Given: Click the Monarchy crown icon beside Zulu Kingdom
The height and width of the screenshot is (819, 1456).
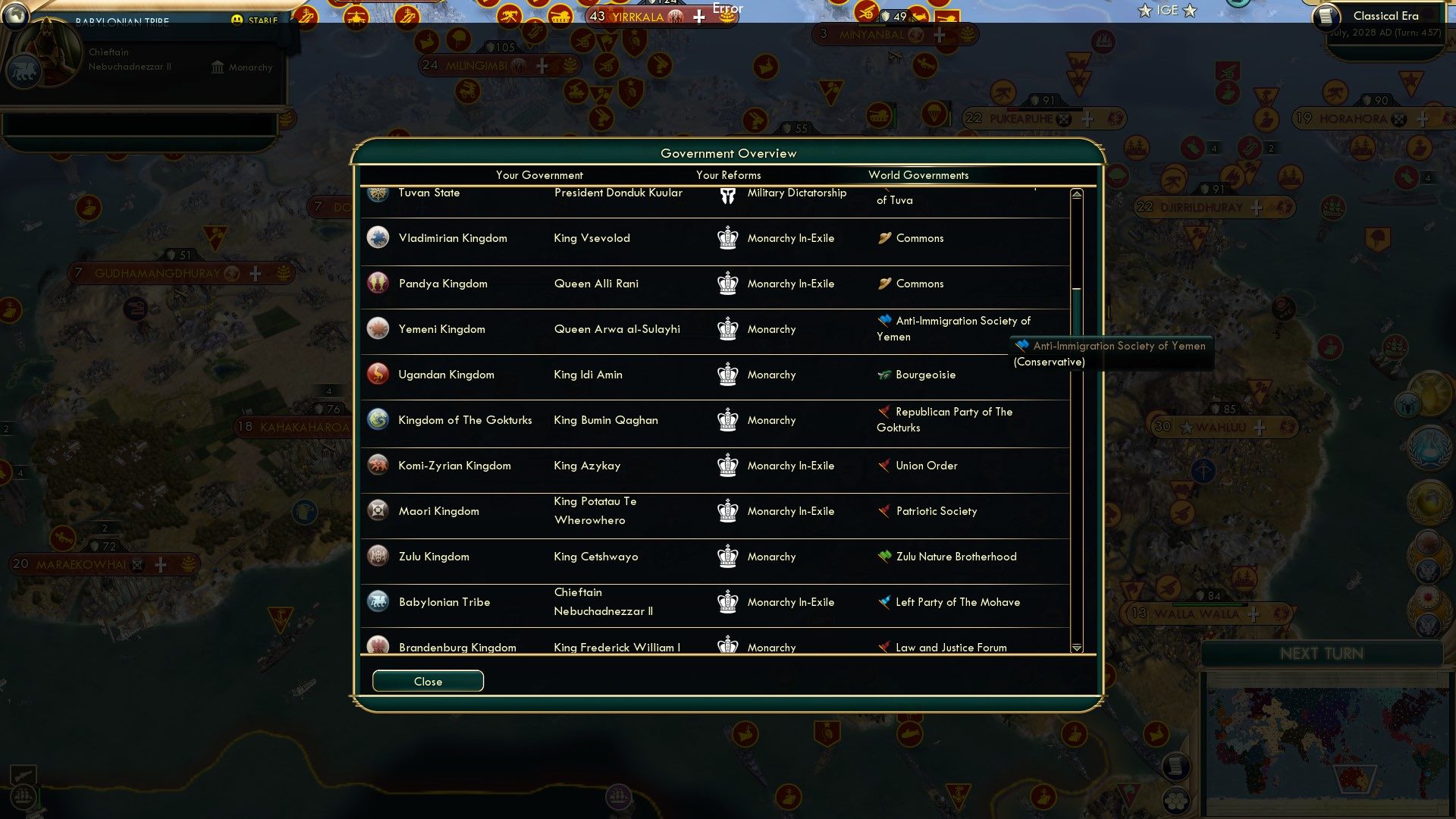Looking at the screenshot, I should [x=728, y=556].
